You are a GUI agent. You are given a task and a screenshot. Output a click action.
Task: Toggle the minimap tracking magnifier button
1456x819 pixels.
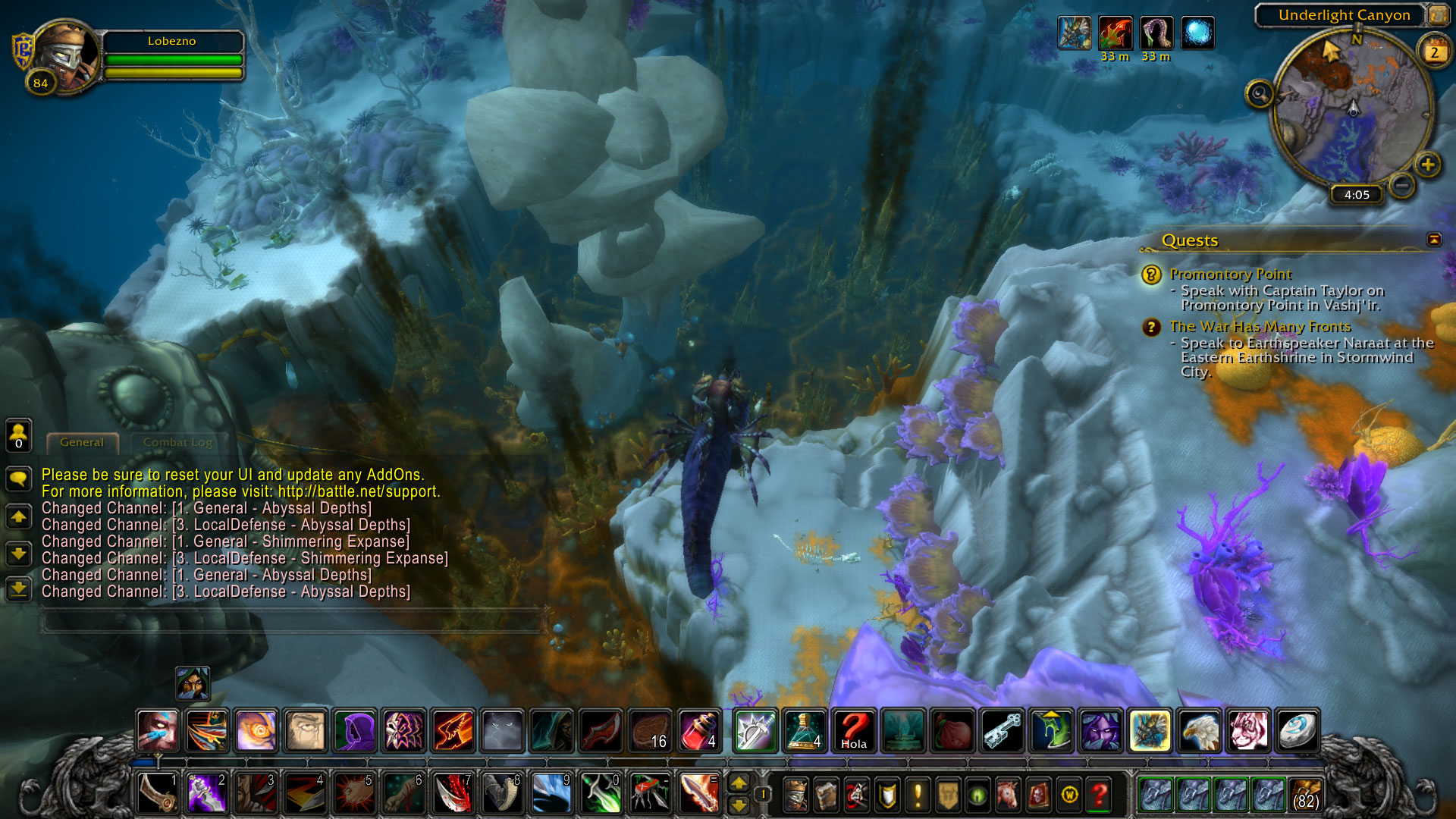click(1260, 94)
